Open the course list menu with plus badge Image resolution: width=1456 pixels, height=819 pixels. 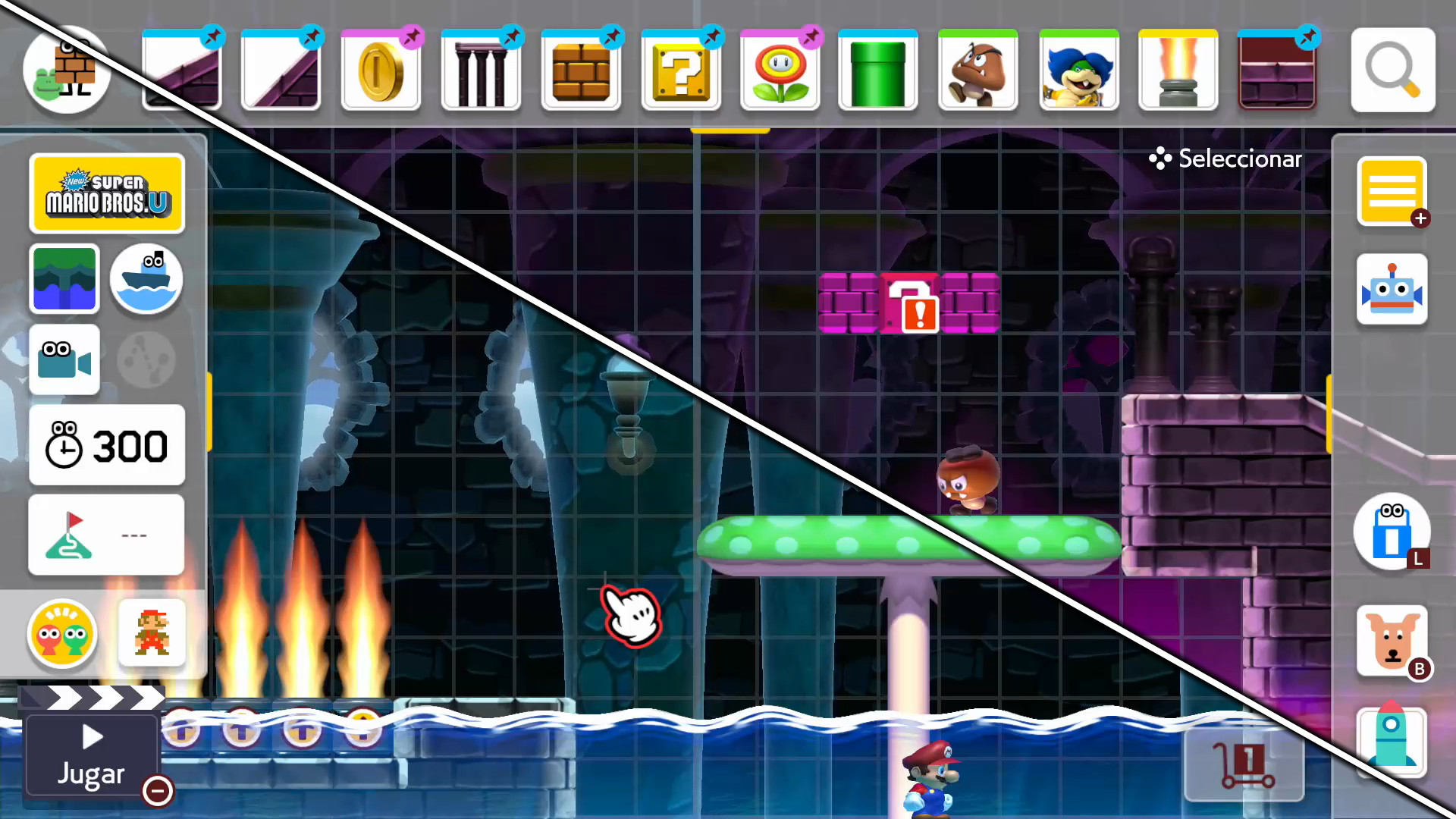tap(1392, 192)
